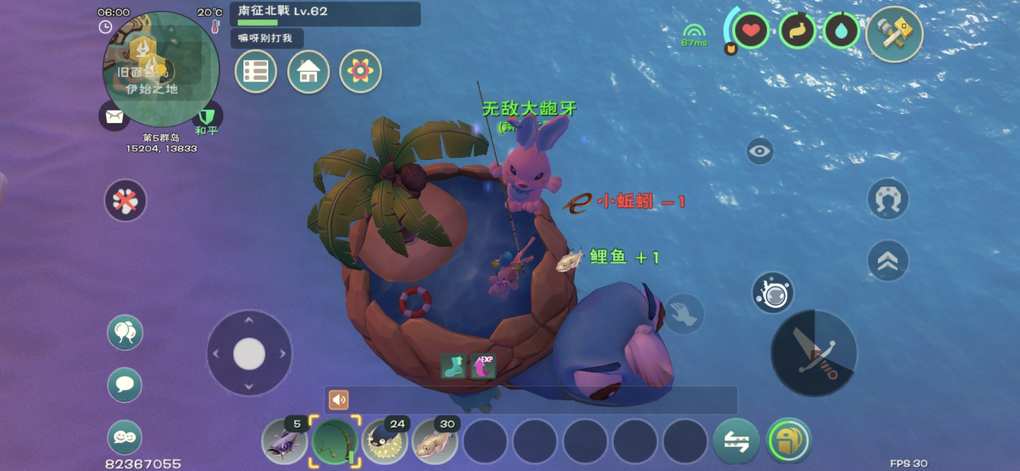The width and height of the screenshot is (1020, 471).
Task: Open the circular minimap
Action: pyautogui.click(x=160, y=68)
